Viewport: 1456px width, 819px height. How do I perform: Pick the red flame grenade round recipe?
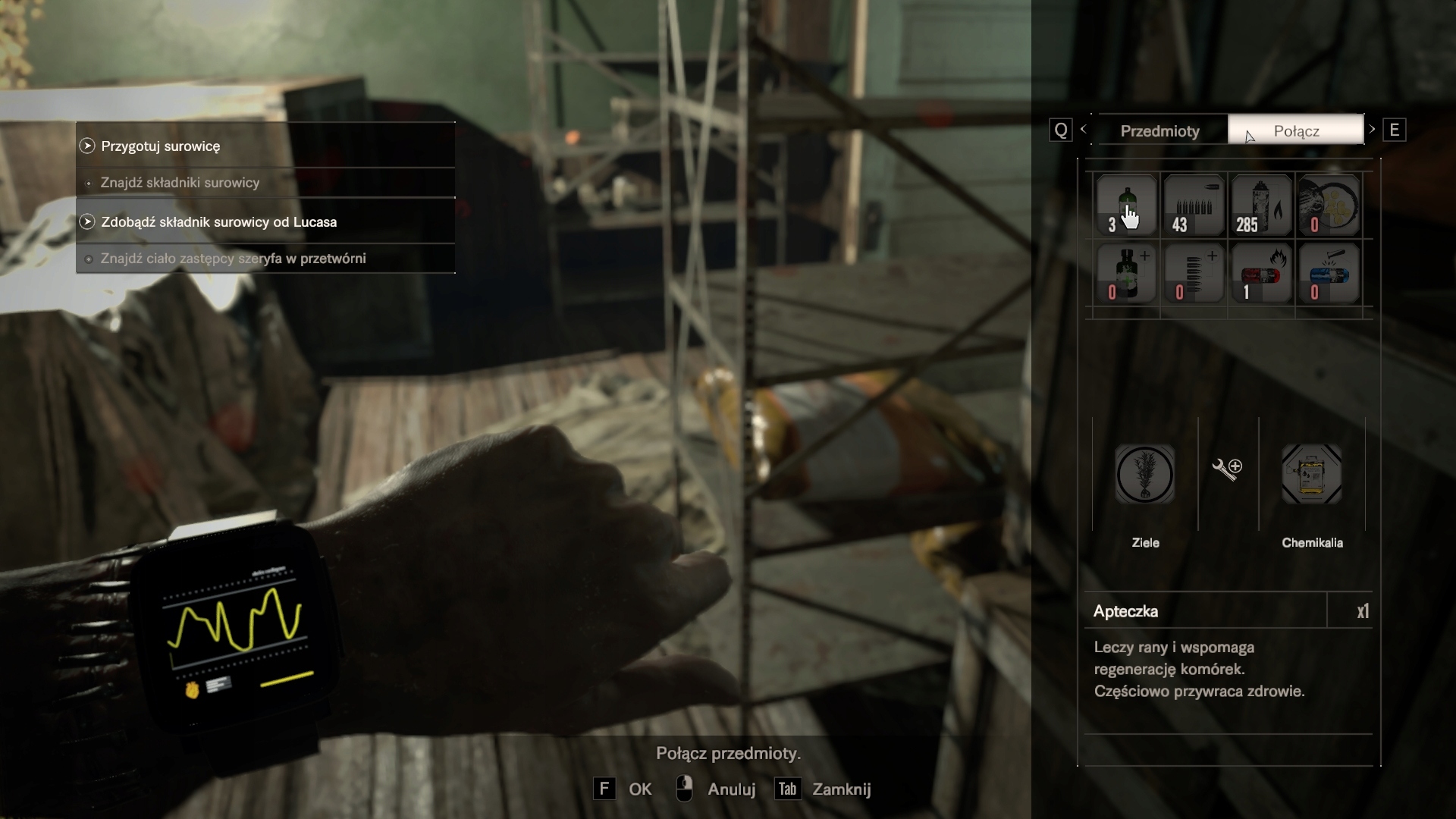pyautogui.click(x=1261, y=273)
